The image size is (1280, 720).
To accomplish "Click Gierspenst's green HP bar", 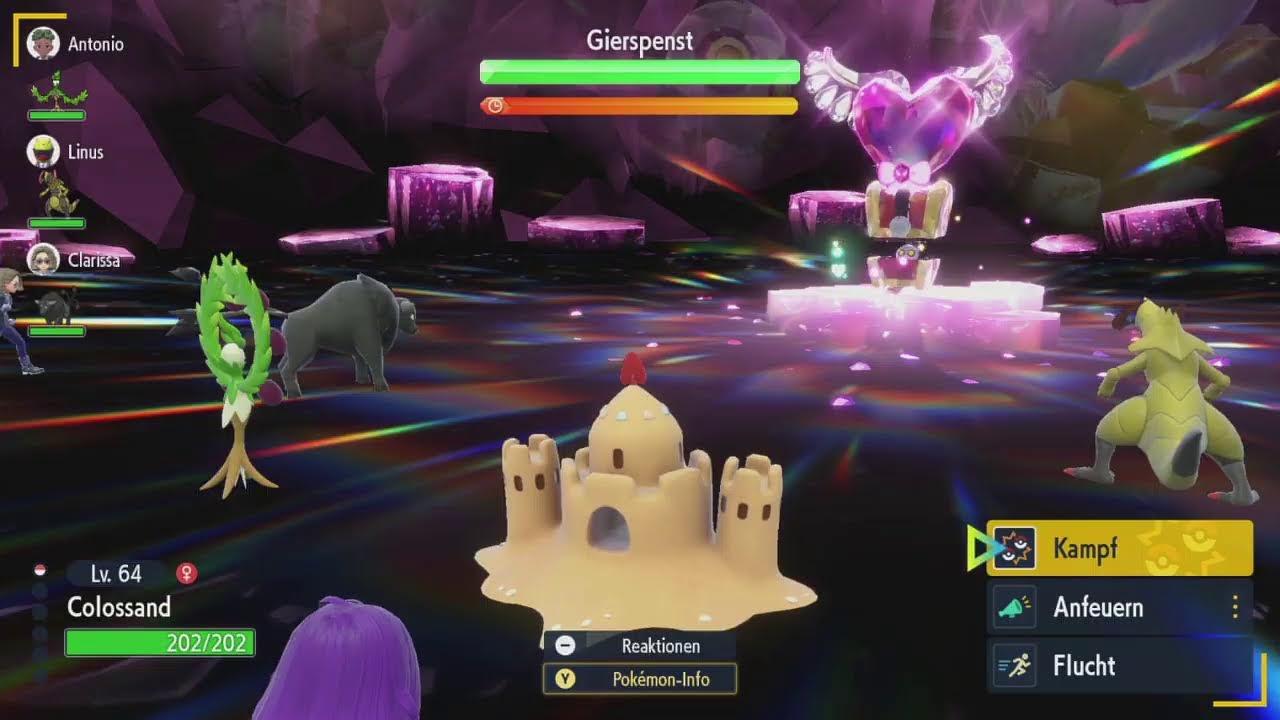I will [640, 72].
